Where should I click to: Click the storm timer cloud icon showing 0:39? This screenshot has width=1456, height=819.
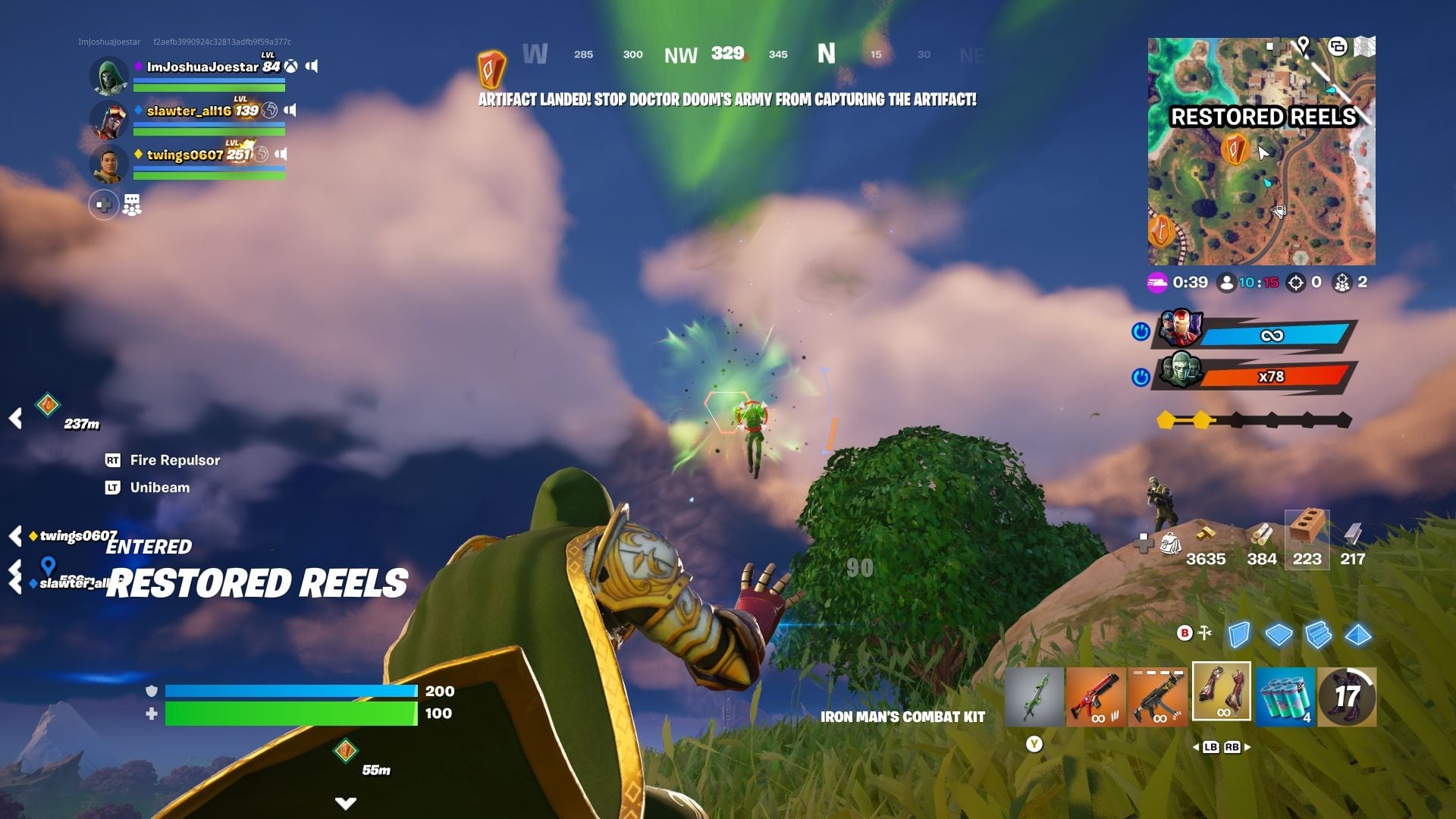pyautogui.click(x=1158, y=282)
